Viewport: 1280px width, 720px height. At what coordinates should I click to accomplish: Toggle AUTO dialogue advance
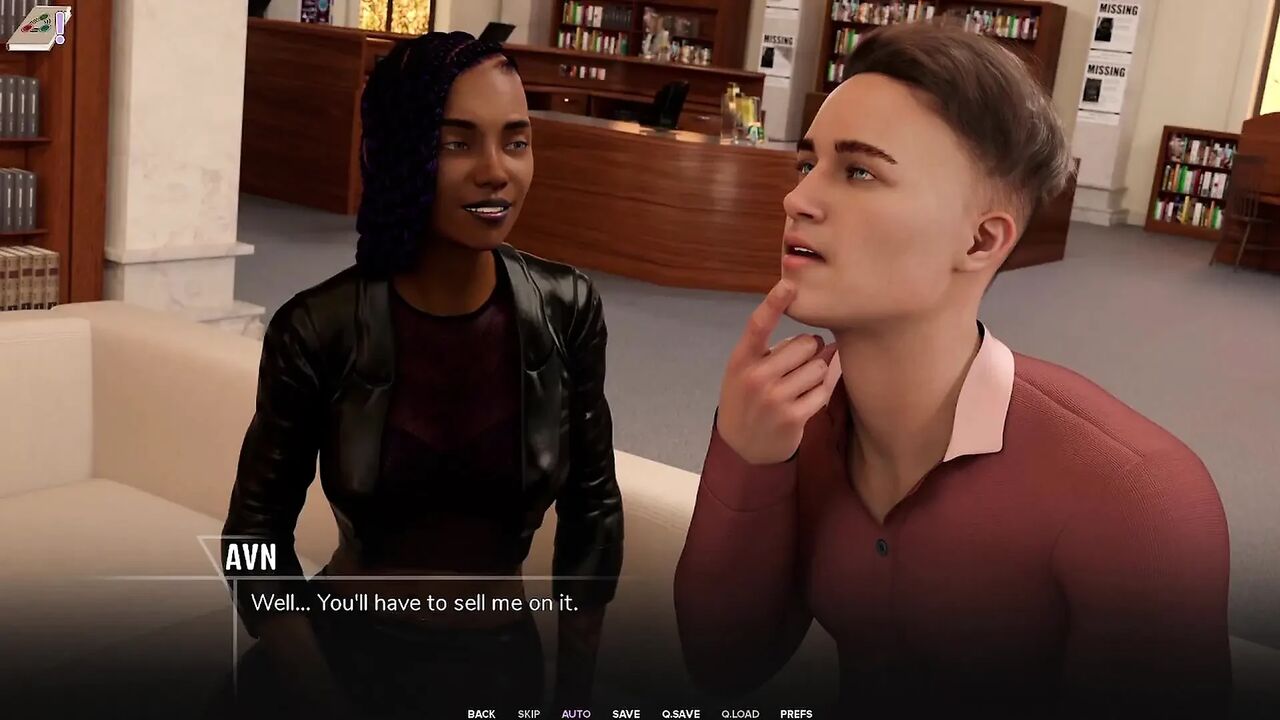pos(576,714)
